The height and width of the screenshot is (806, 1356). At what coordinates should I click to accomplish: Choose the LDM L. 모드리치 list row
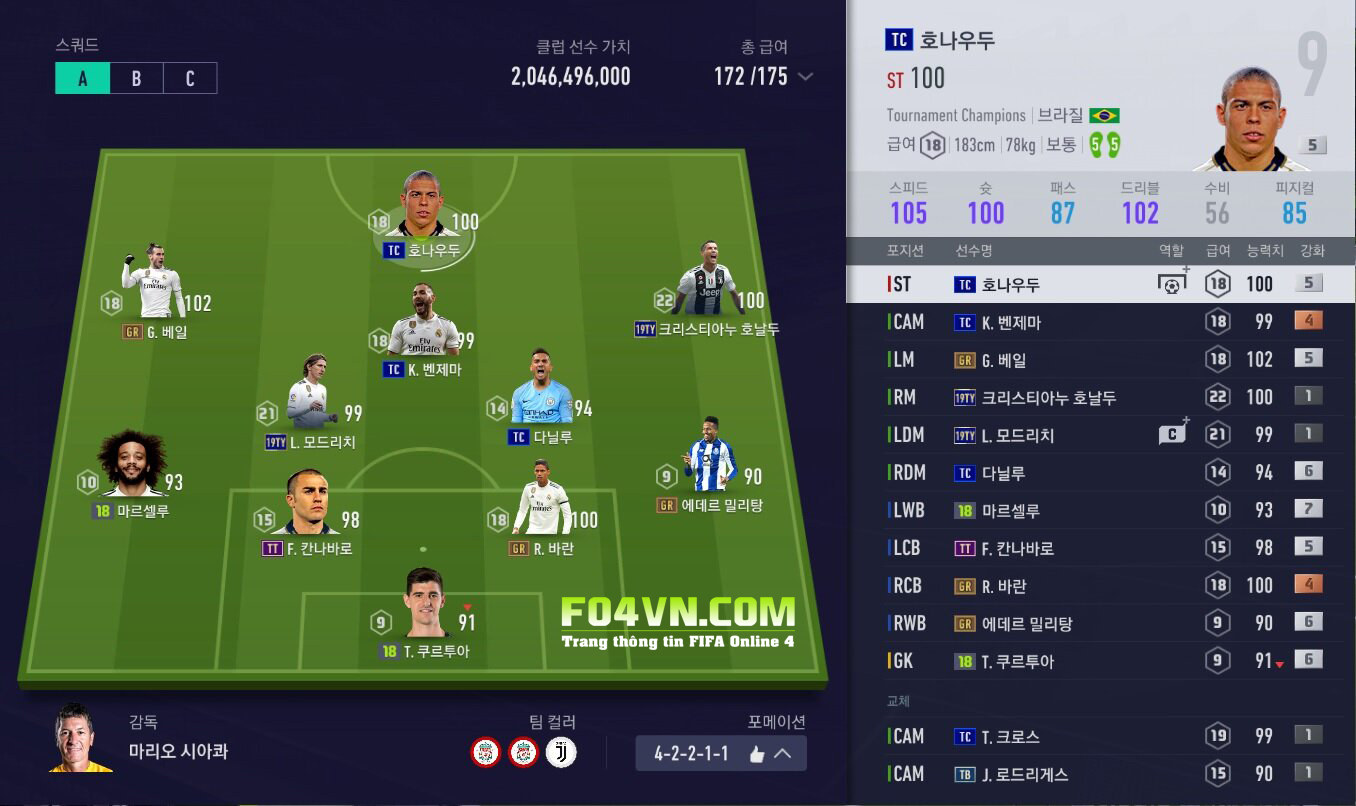[1100, 435]
